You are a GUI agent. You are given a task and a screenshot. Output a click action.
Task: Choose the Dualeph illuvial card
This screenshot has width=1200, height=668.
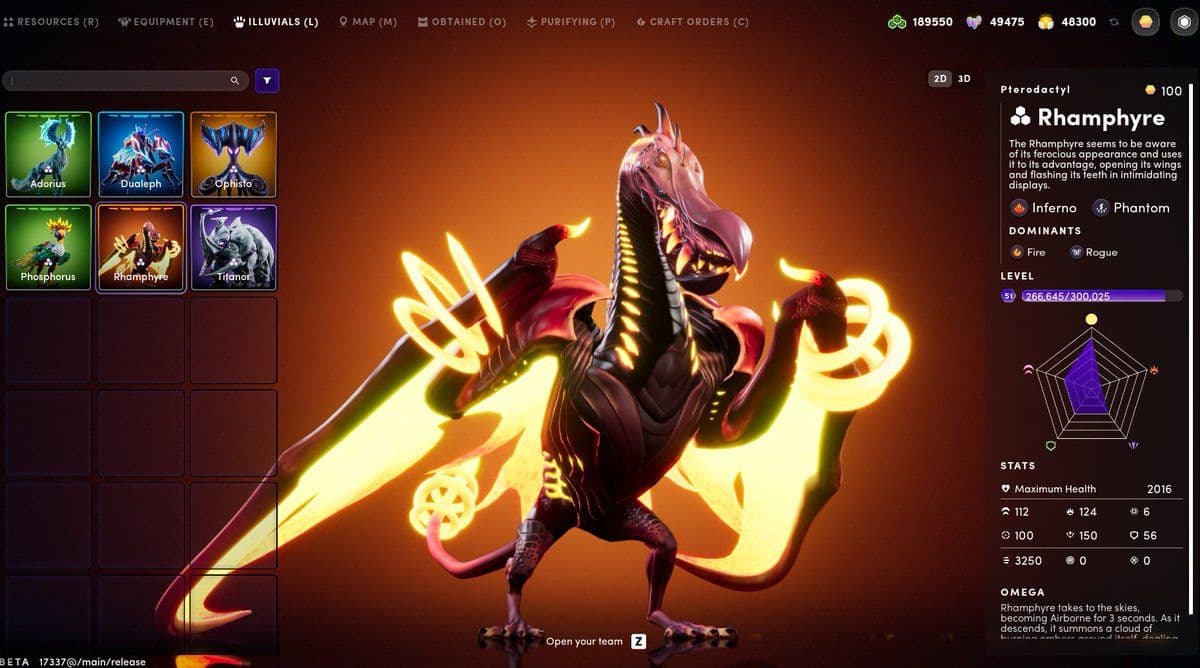[x=141, y=154]
